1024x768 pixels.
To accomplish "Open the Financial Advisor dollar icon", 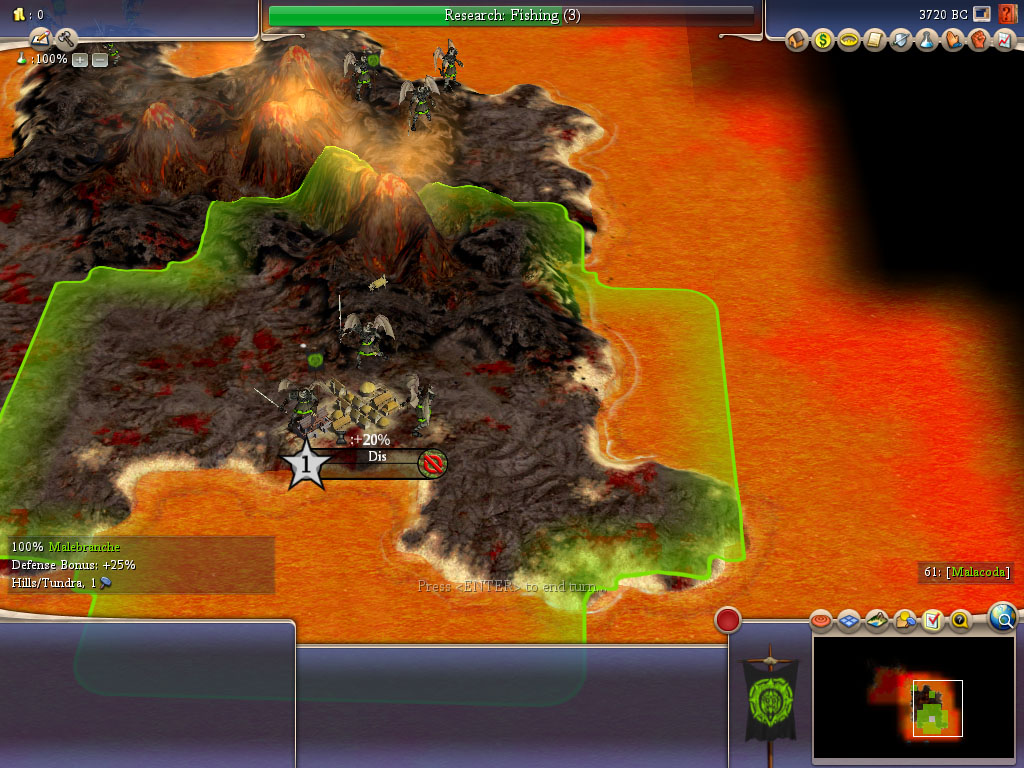I will (823, 40).
